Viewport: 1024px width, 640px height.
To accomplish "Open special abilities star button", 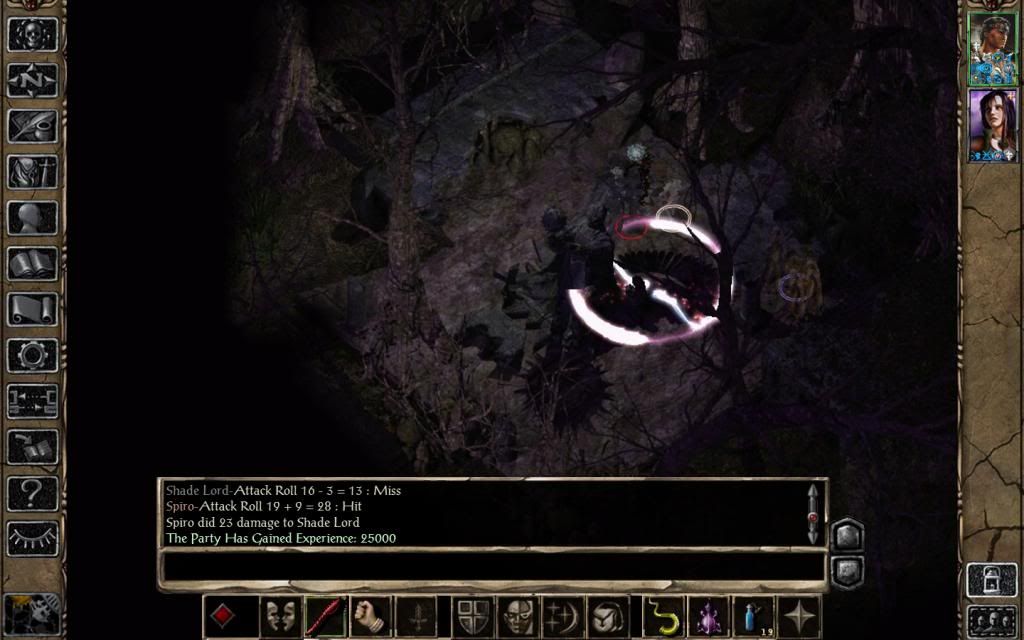I will coord(802,615).
